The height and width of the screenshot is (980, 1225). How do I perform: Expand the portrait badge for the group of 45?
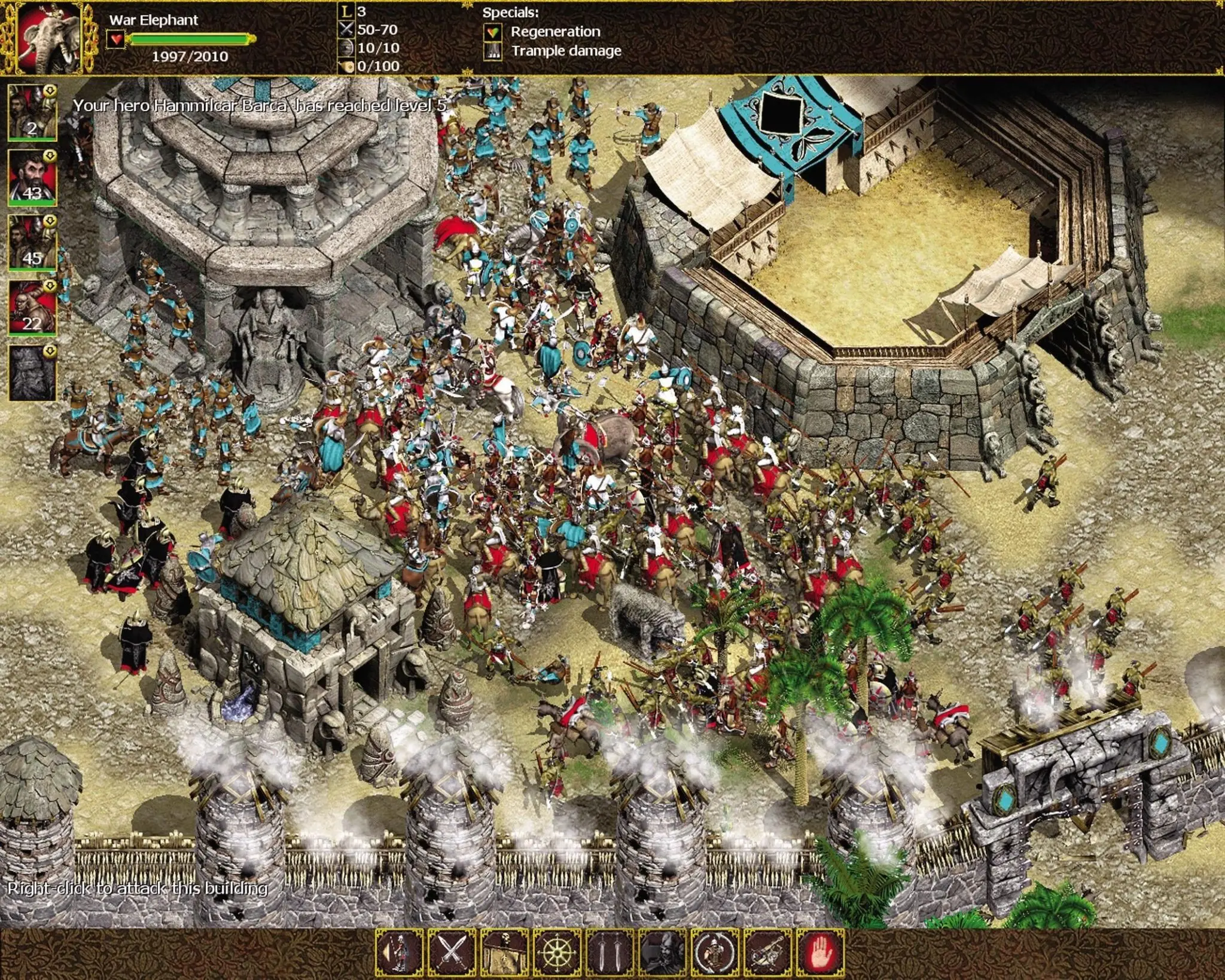pyautogui.click(x=51, y=222)
